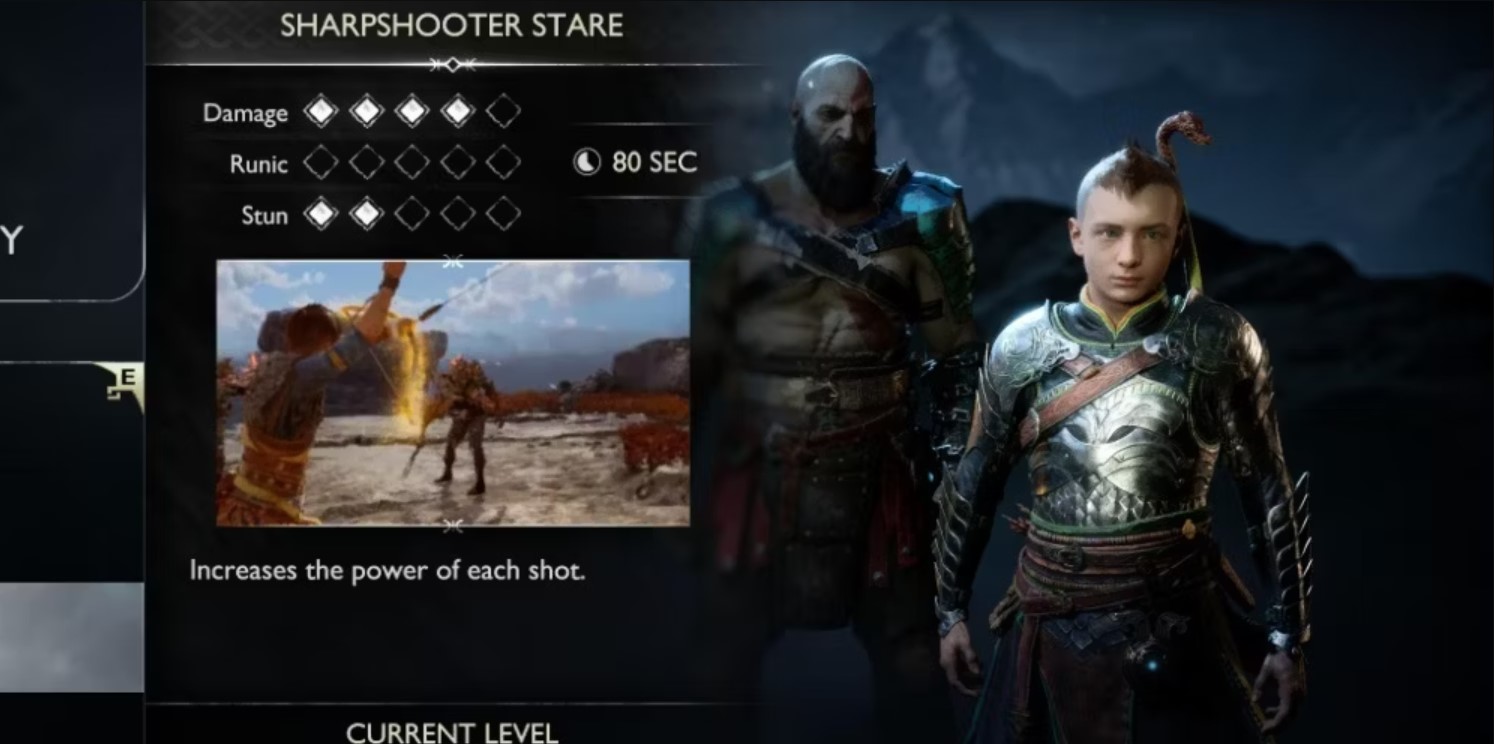Select the second filled Stun diamond
Screen dimensions: 1494x744
[367, 214]
